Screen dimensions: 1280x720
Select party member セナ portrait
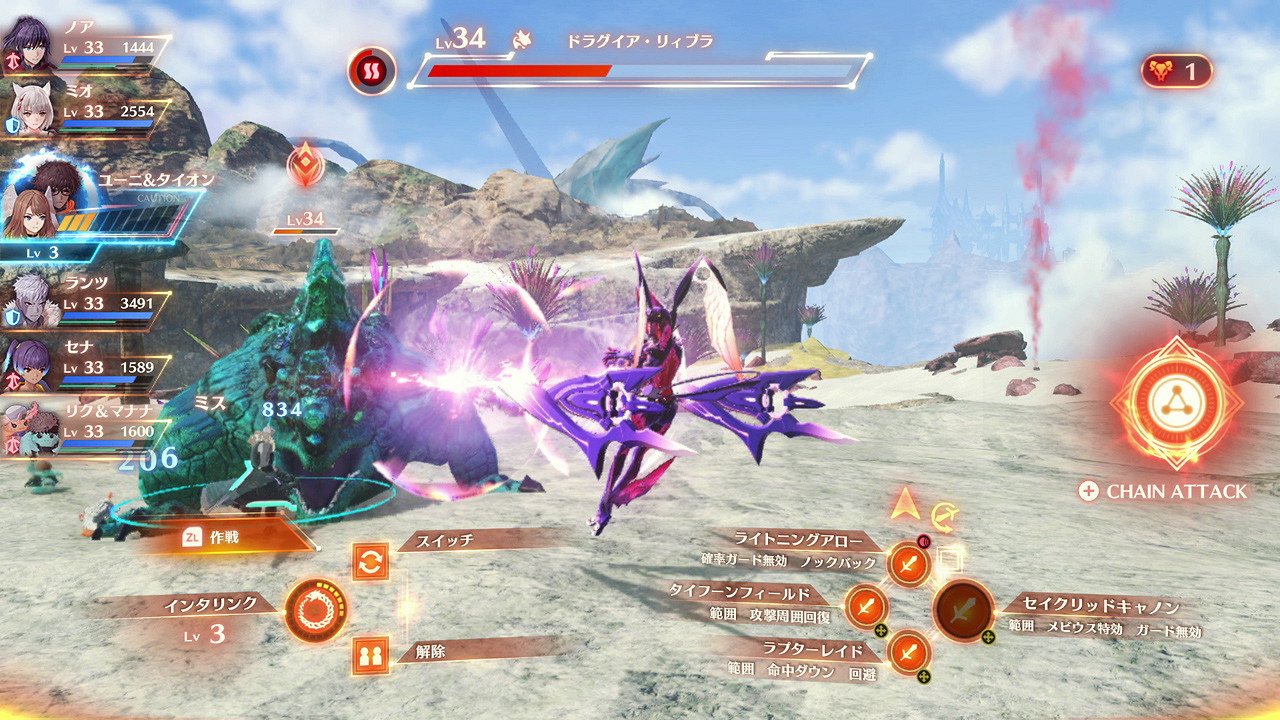point(28,365)
